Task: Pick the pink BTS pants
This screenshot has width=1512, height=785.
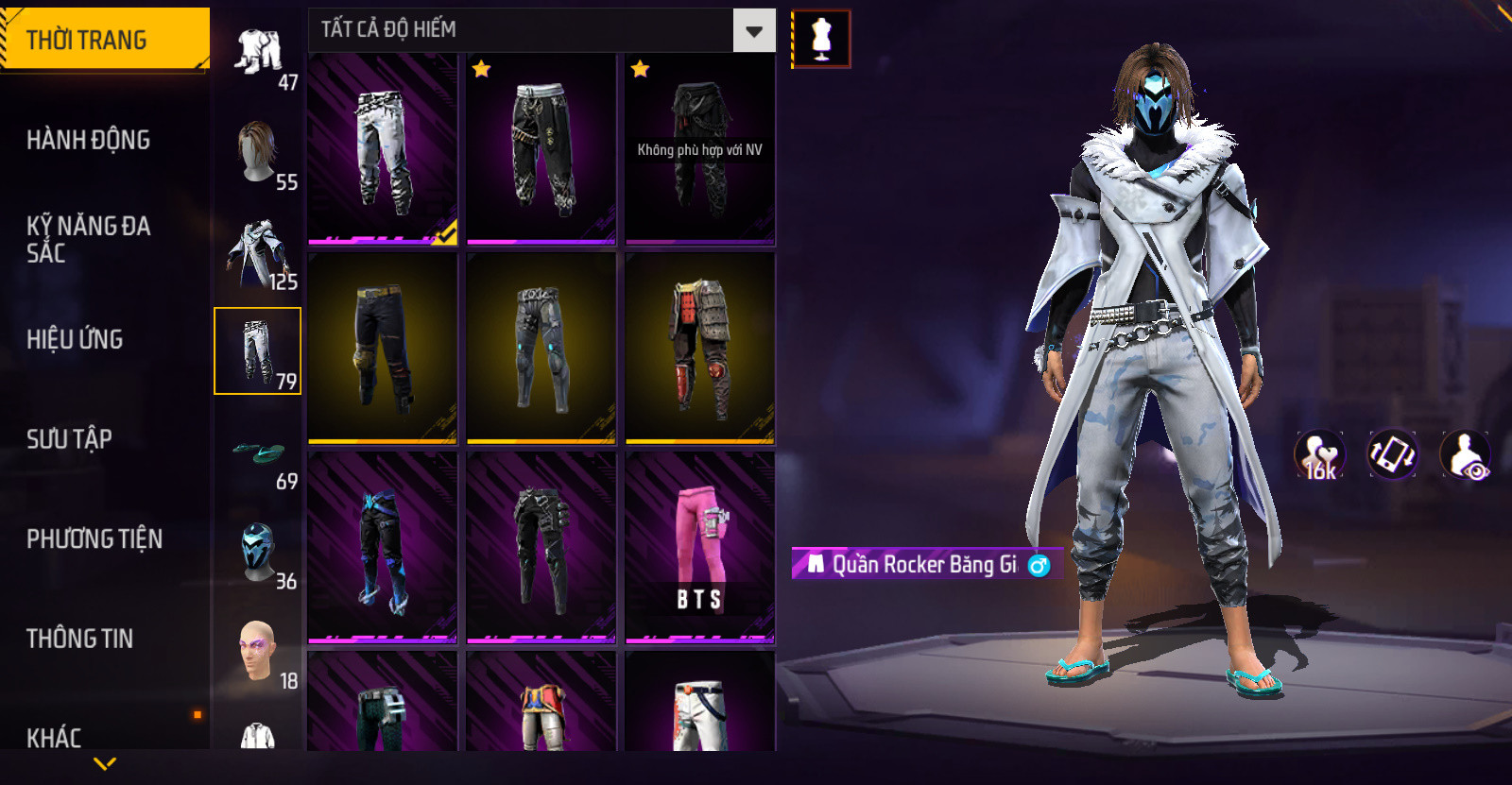Action: pos(699,548)
